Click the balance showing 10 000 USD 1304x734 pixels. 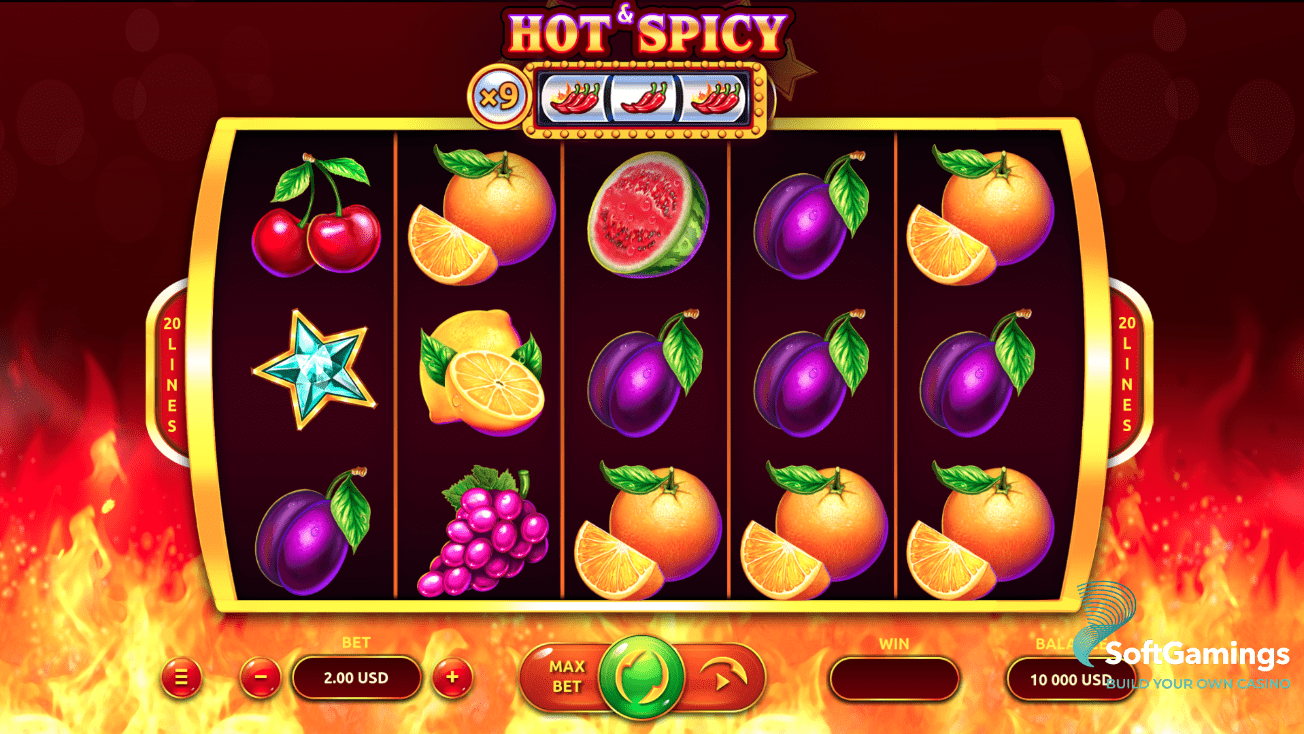click(x=1070, y=677)
